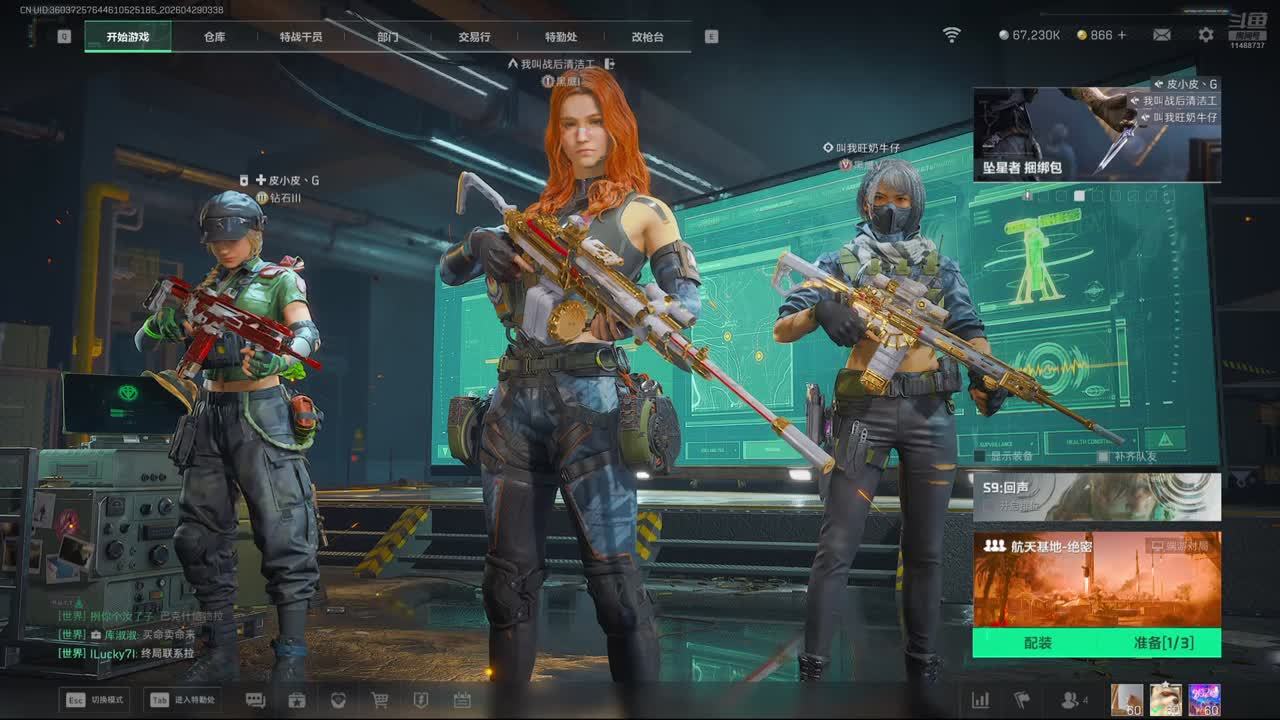
Task: Open the 配装 loadout button
Action: click(1038, 643)
